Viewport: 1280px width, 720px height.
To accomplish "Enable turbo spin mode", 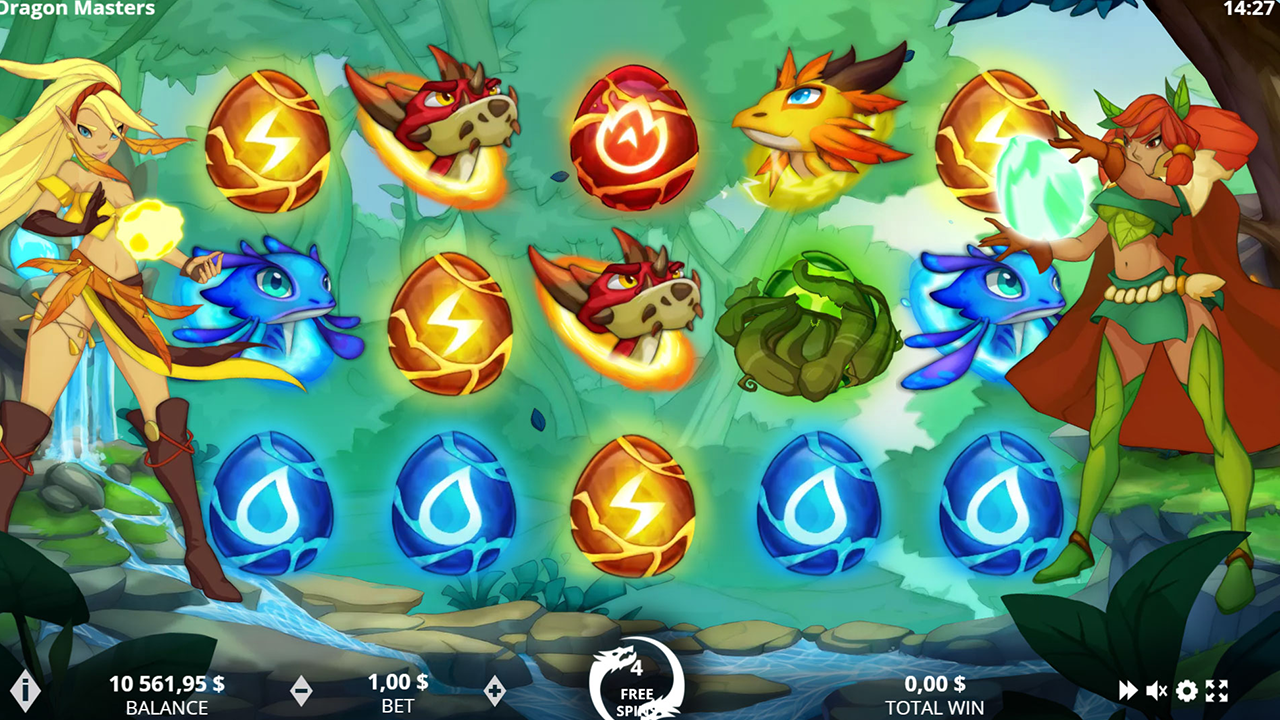I will (1126, 688).
